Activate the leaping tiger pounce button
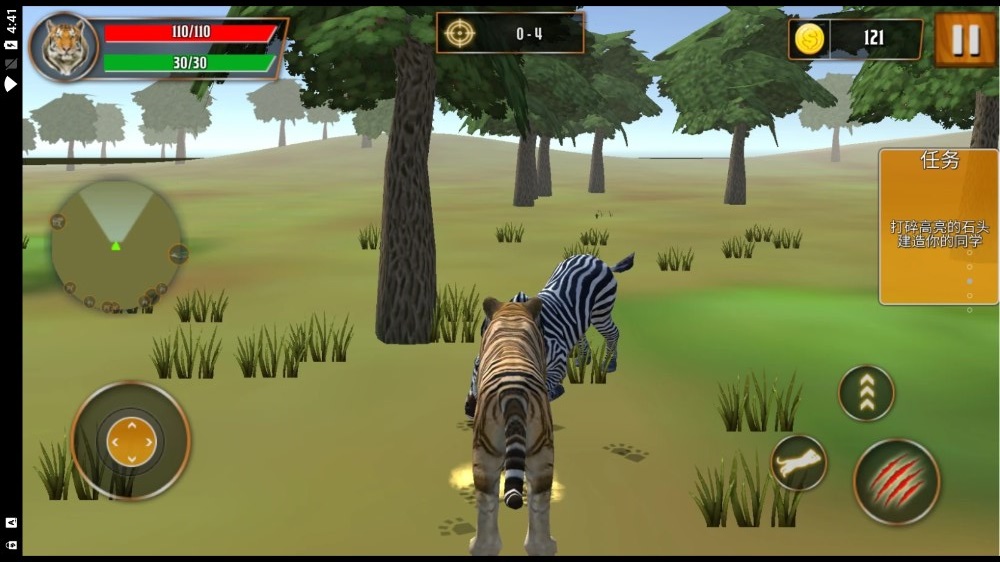The height and width of the screenshot is (562, 1000). 798,463
